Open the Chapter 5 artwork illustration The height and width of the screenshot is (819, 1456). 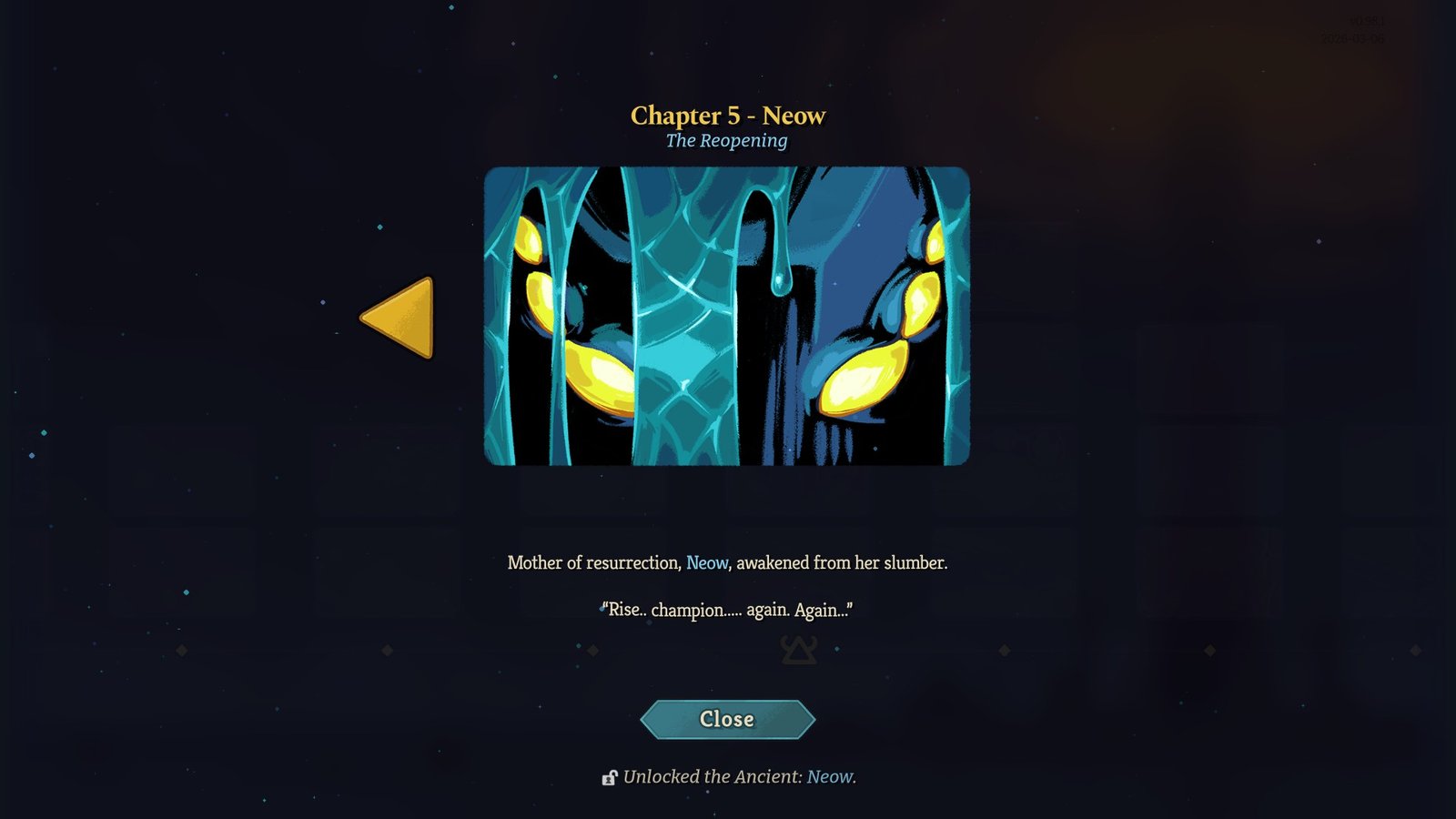[728, 317]
